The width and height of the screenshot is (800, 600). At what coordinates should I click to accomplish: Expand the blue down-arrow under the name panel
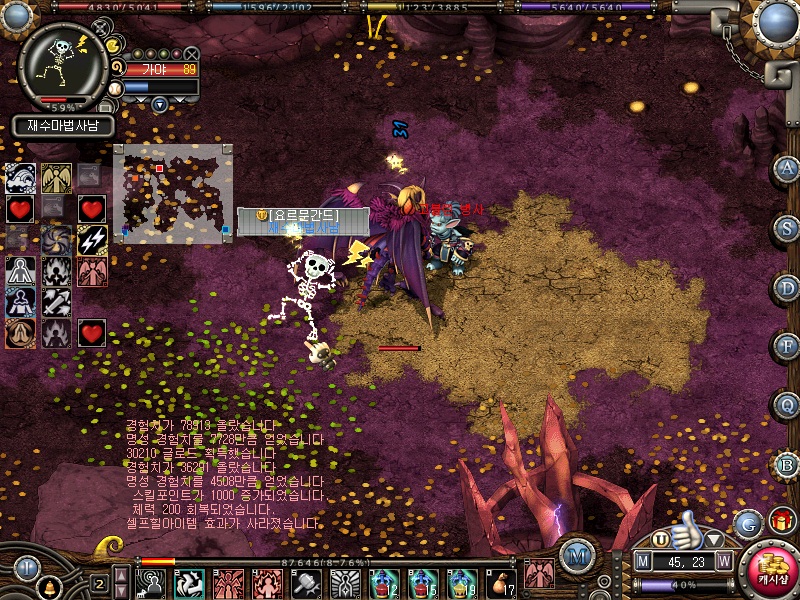tap(159, 104)
